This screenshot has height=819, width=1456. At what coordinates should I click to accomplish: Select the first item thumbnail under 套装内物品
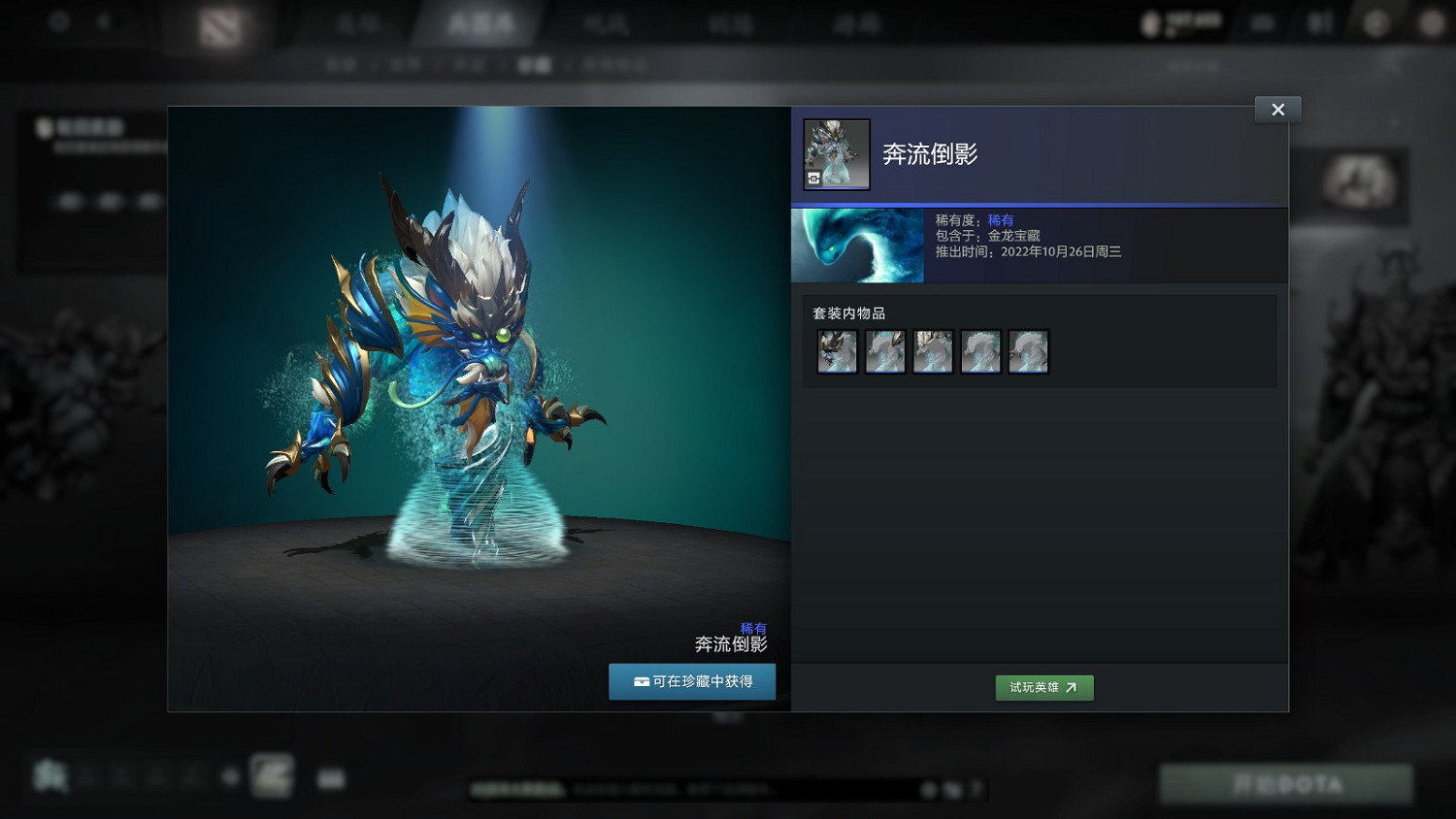836,351
